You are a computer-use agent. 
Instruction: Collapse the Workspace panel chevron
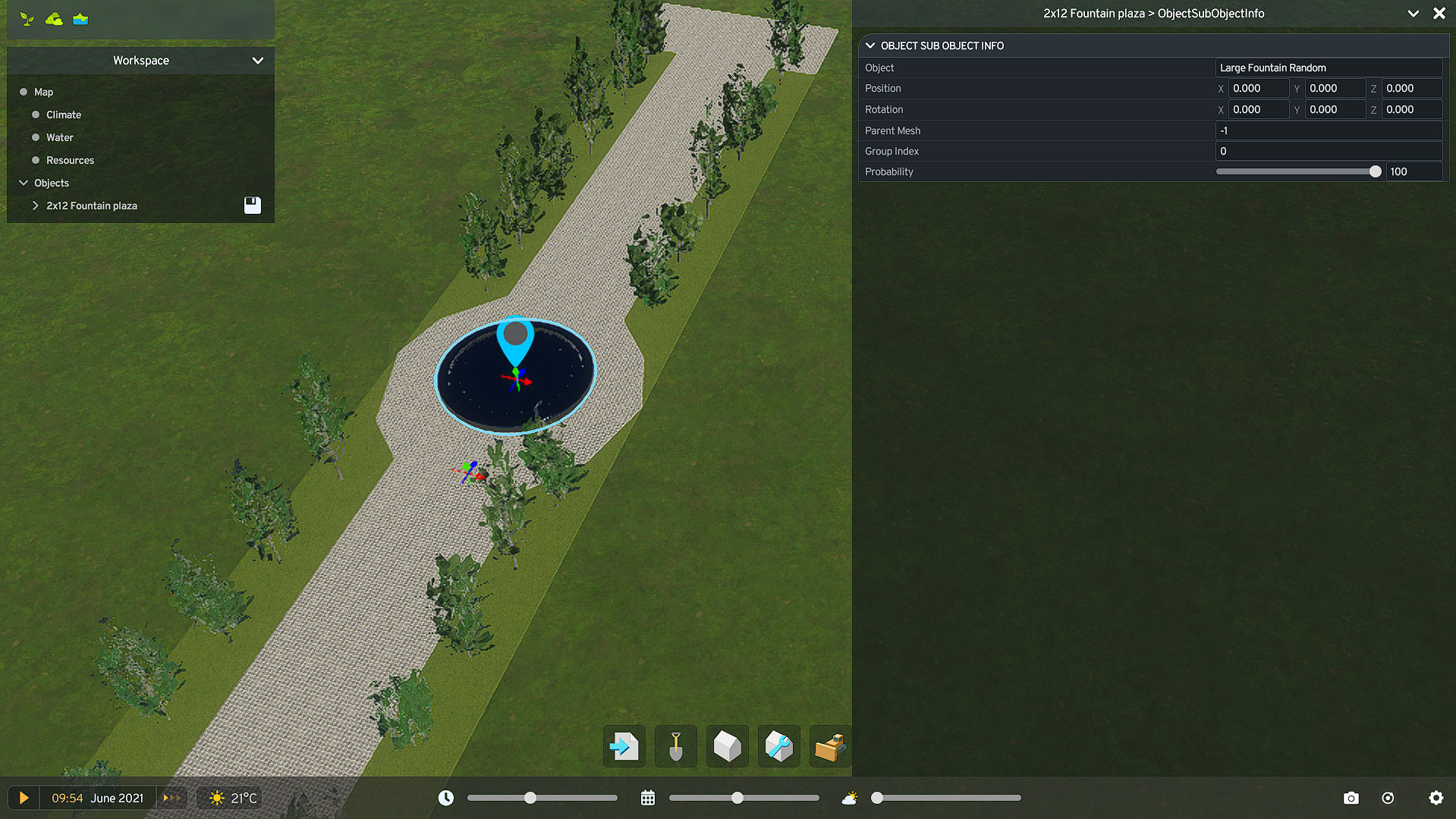tap(258, 61)
